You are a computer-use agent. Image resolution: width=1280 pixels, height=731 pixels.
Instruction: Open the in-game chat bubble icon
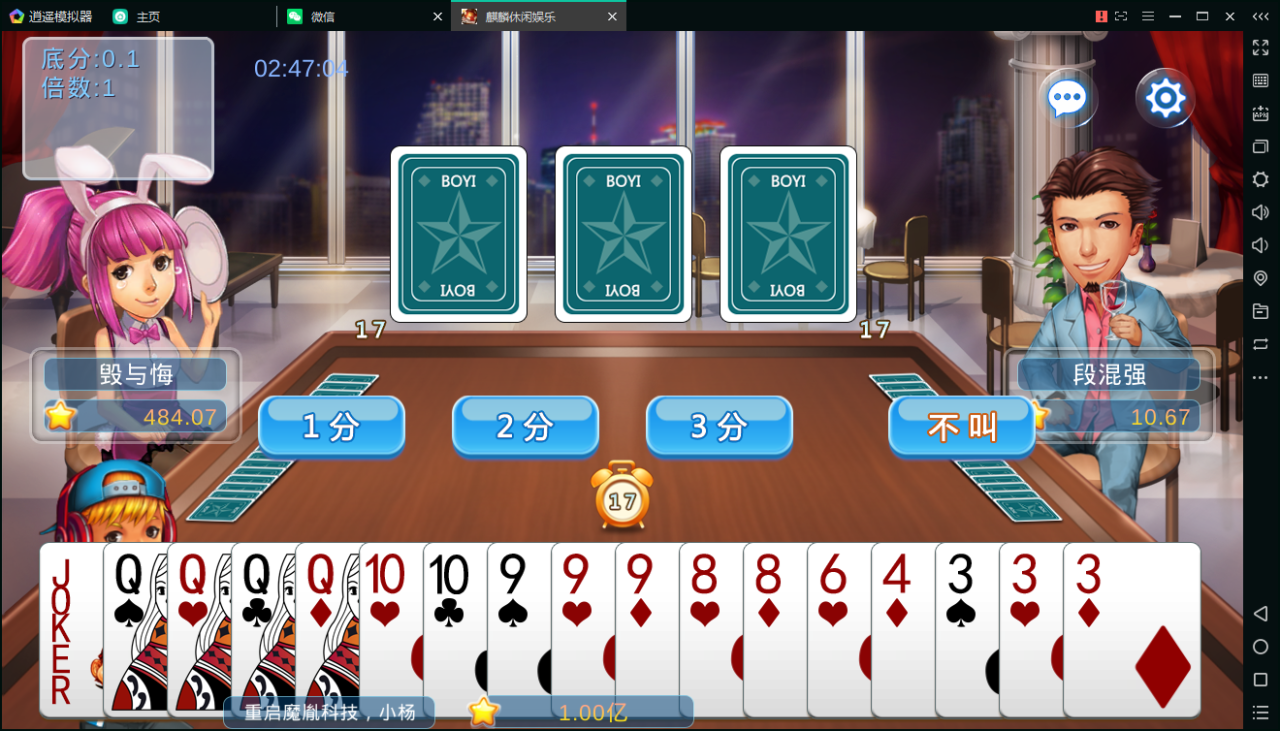click(1067, 96)
